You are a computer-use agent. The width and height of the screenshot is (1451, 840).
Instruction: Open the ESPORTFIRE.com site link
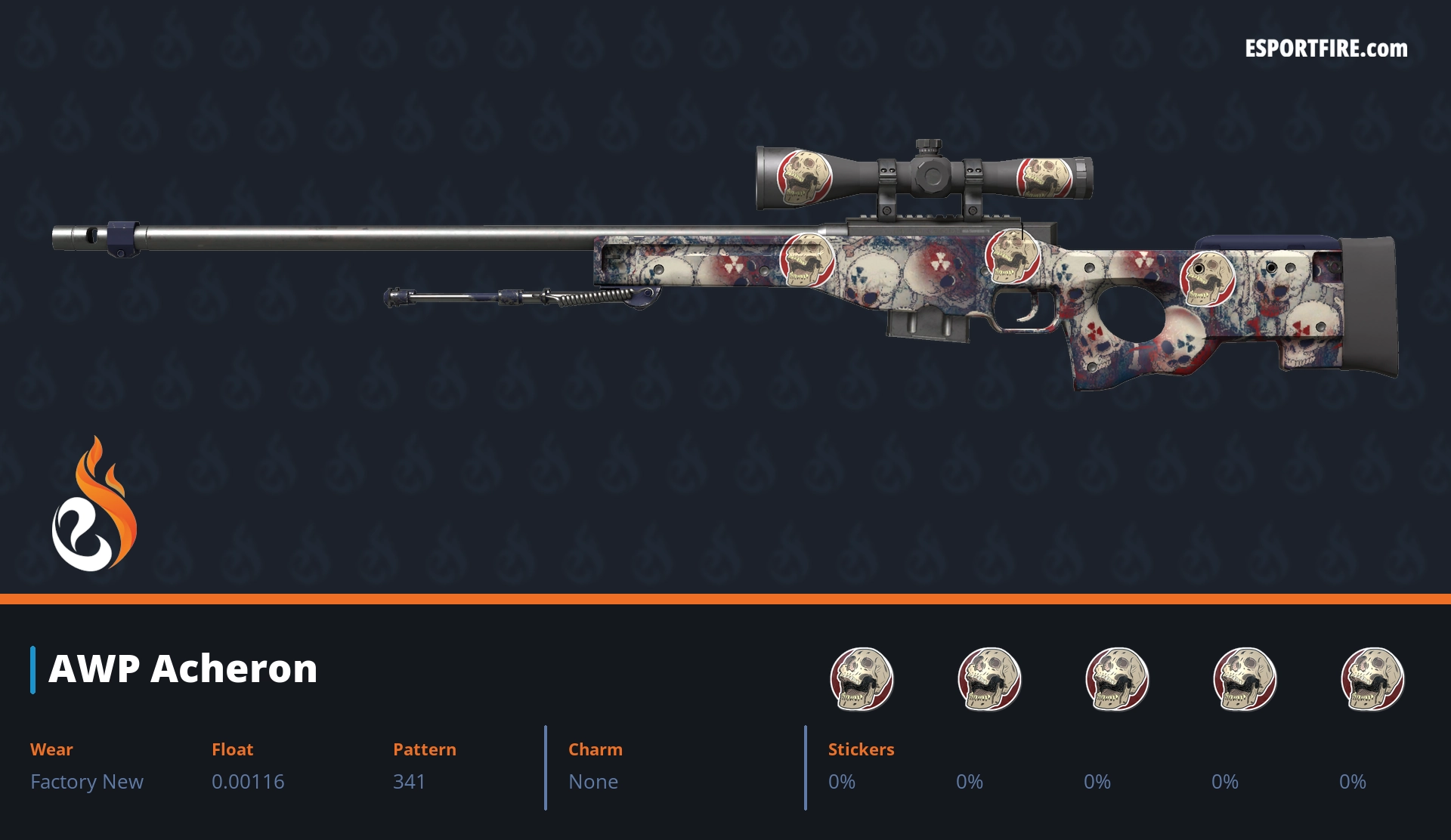1326,49
